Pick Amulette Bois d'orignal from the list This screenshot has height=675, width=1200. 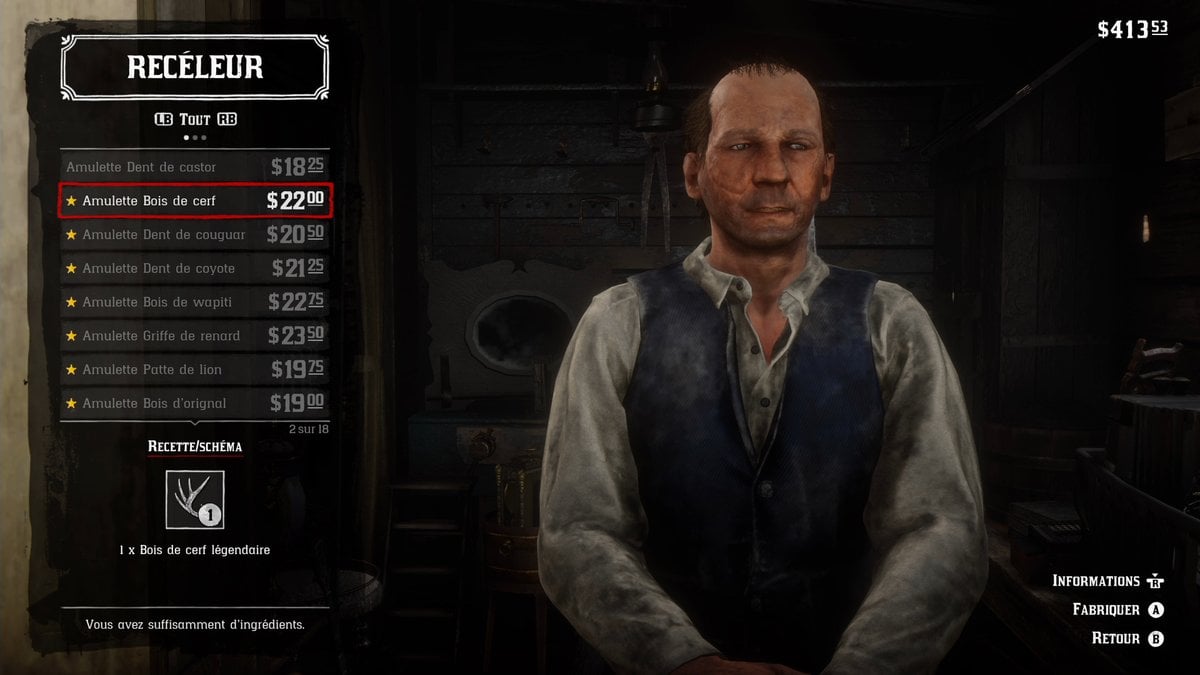(x=195, y=403)
